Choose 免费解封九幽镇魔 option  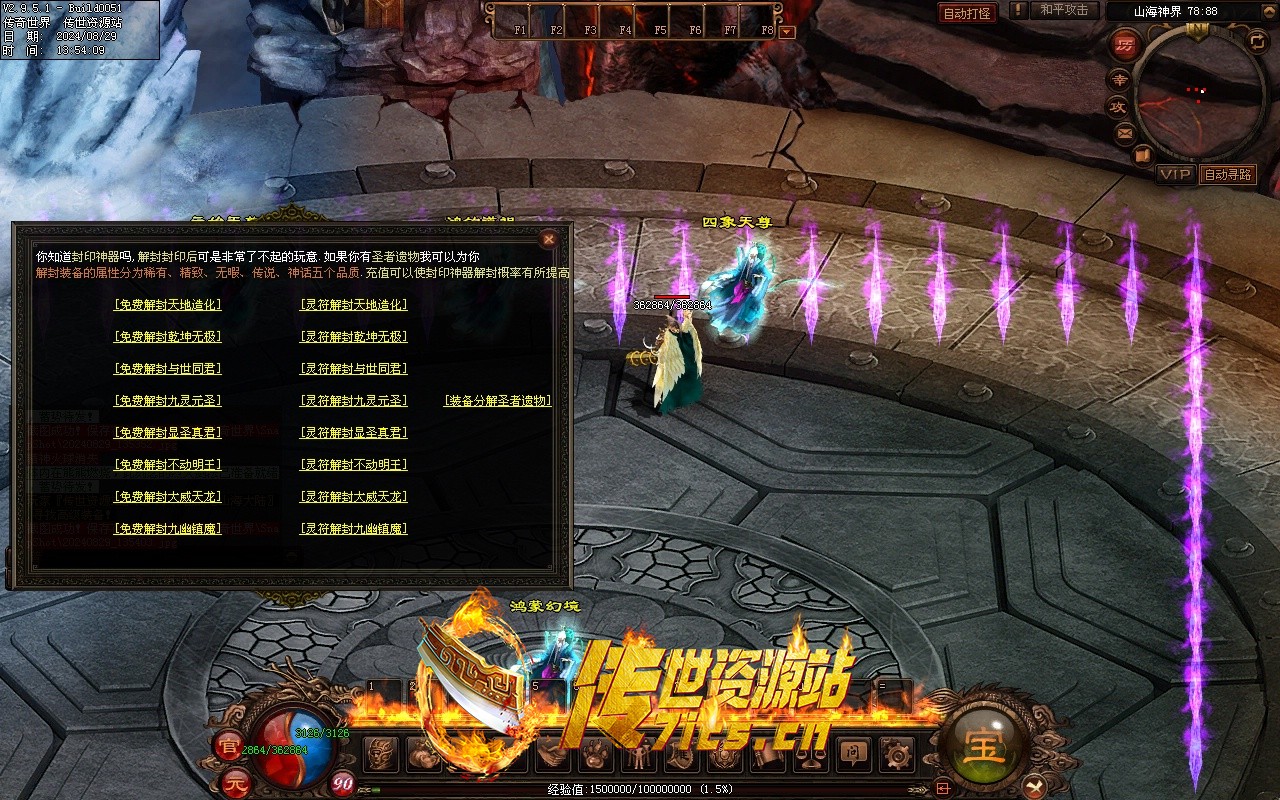[x=168, y=529]
